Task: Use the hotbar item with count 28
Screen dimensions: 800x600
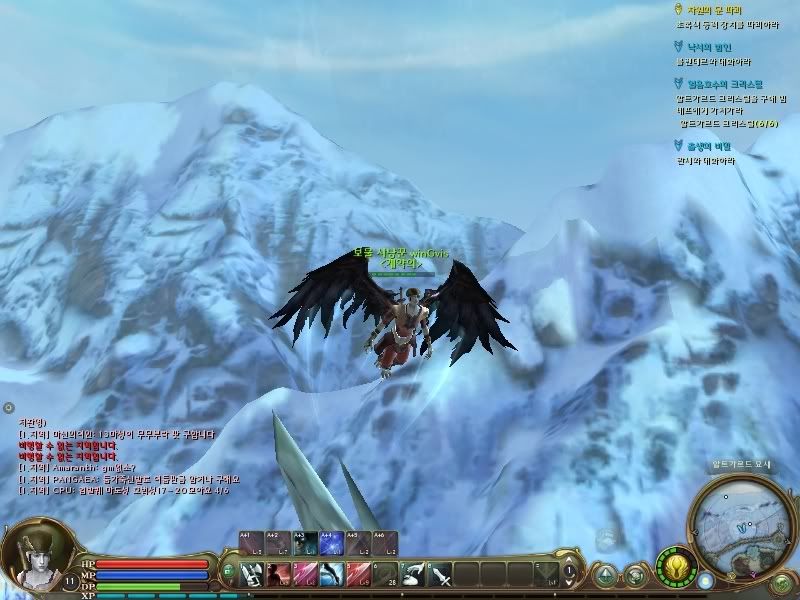Action: point(383,573)
